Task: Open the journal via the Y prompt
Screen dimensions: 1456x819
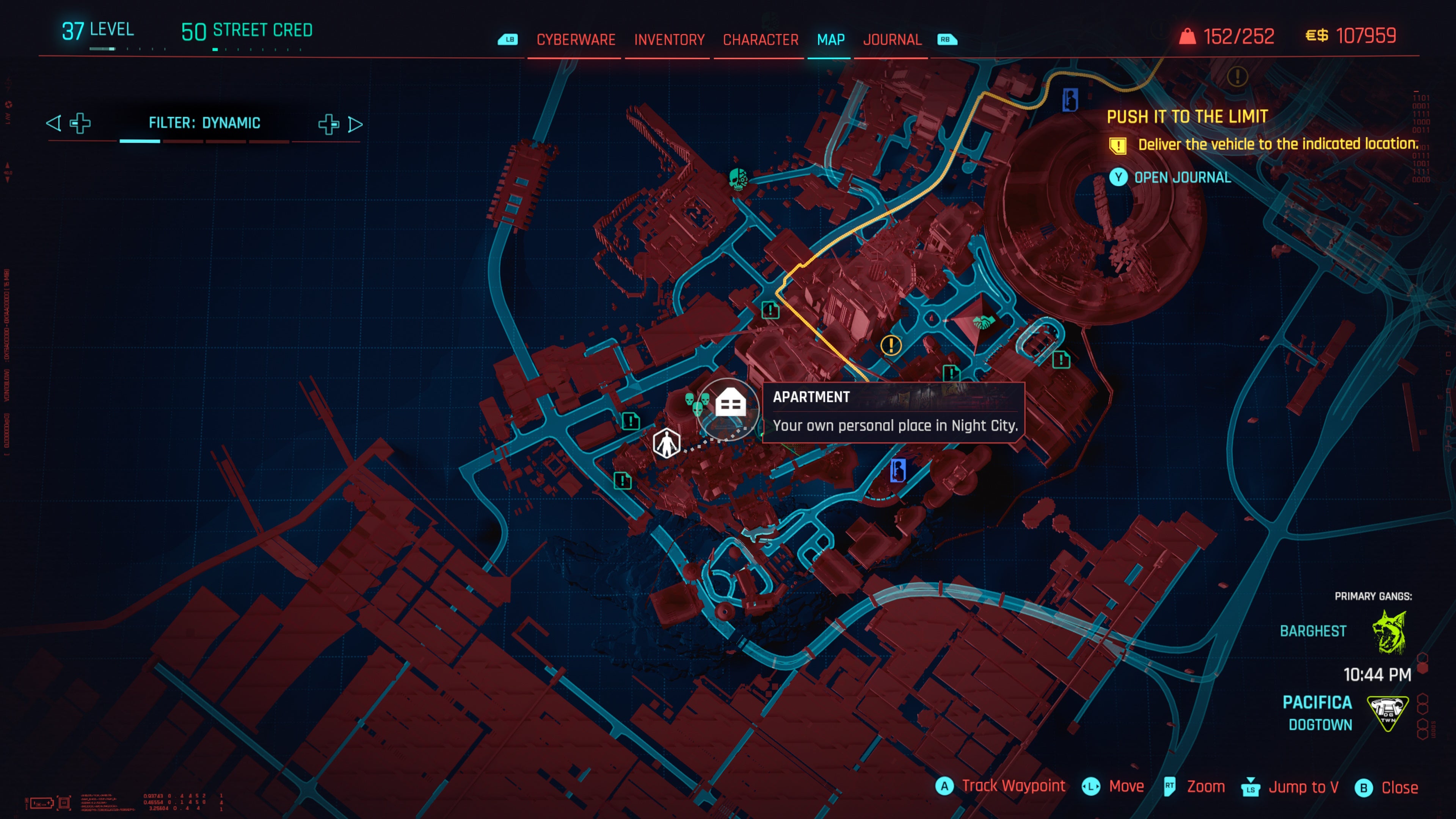Action: coord(1119,177)
